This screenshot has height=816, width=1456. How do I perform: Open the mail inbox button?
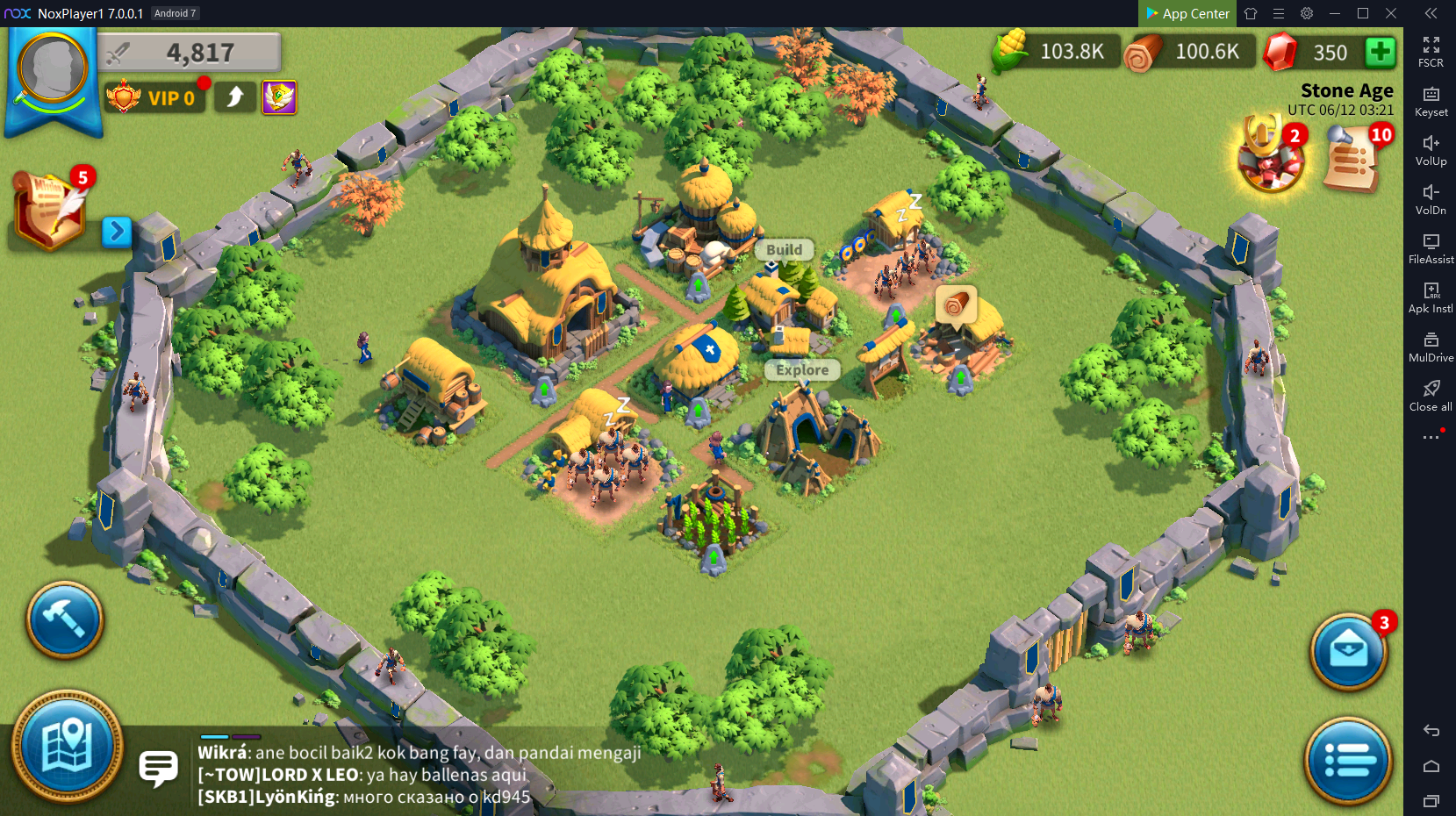coord(1348,651)
